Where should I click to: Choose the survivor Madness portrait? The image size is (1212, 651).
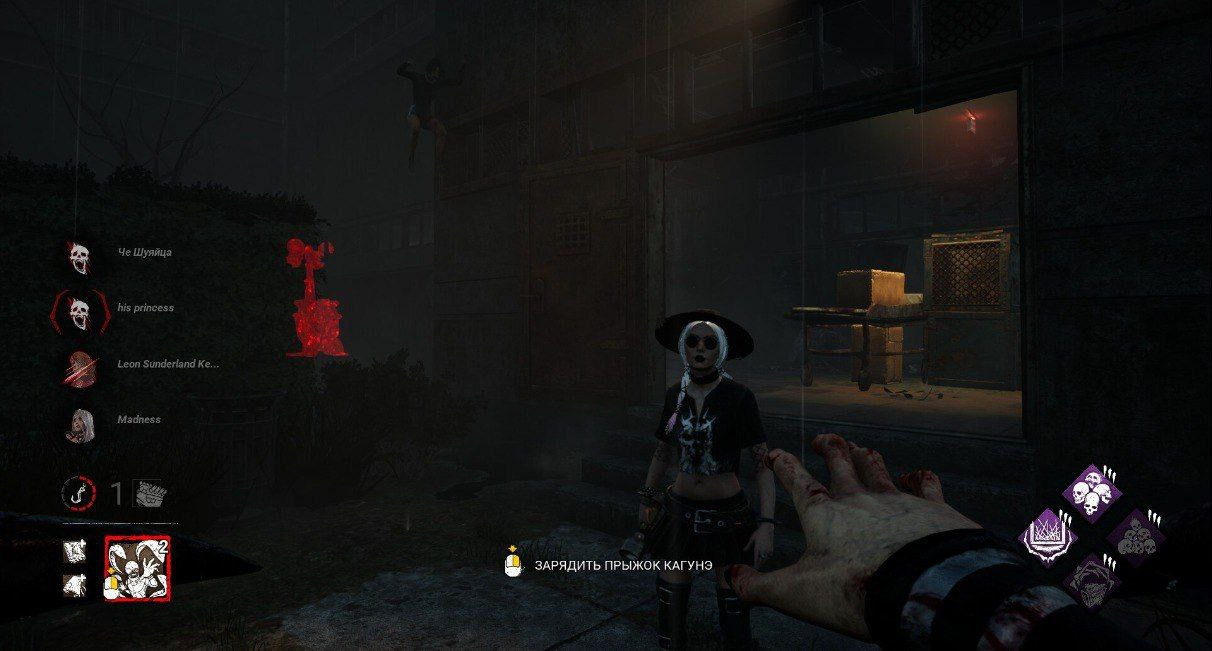tap(79, 424)
